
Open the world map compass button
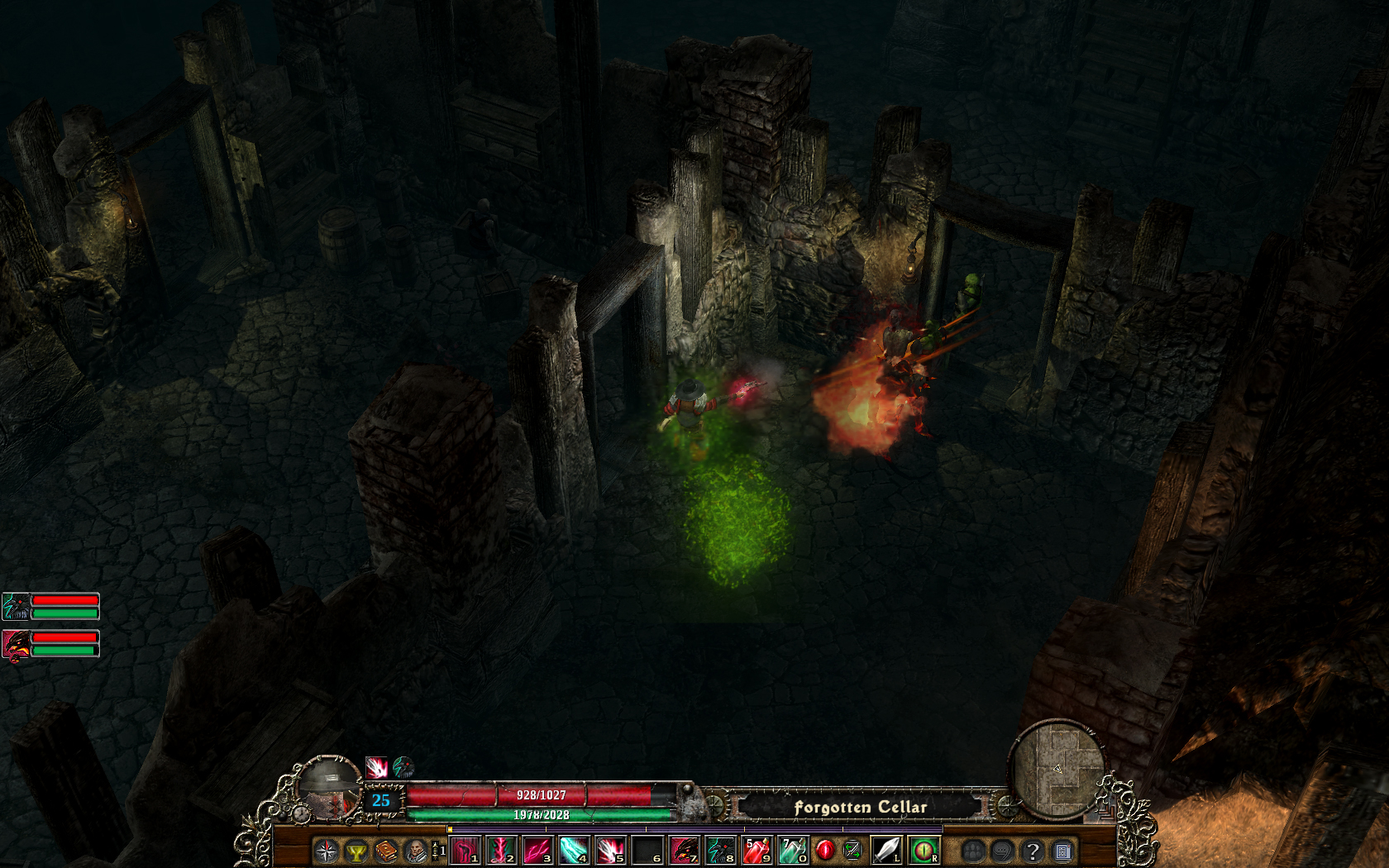pos(327,851)
